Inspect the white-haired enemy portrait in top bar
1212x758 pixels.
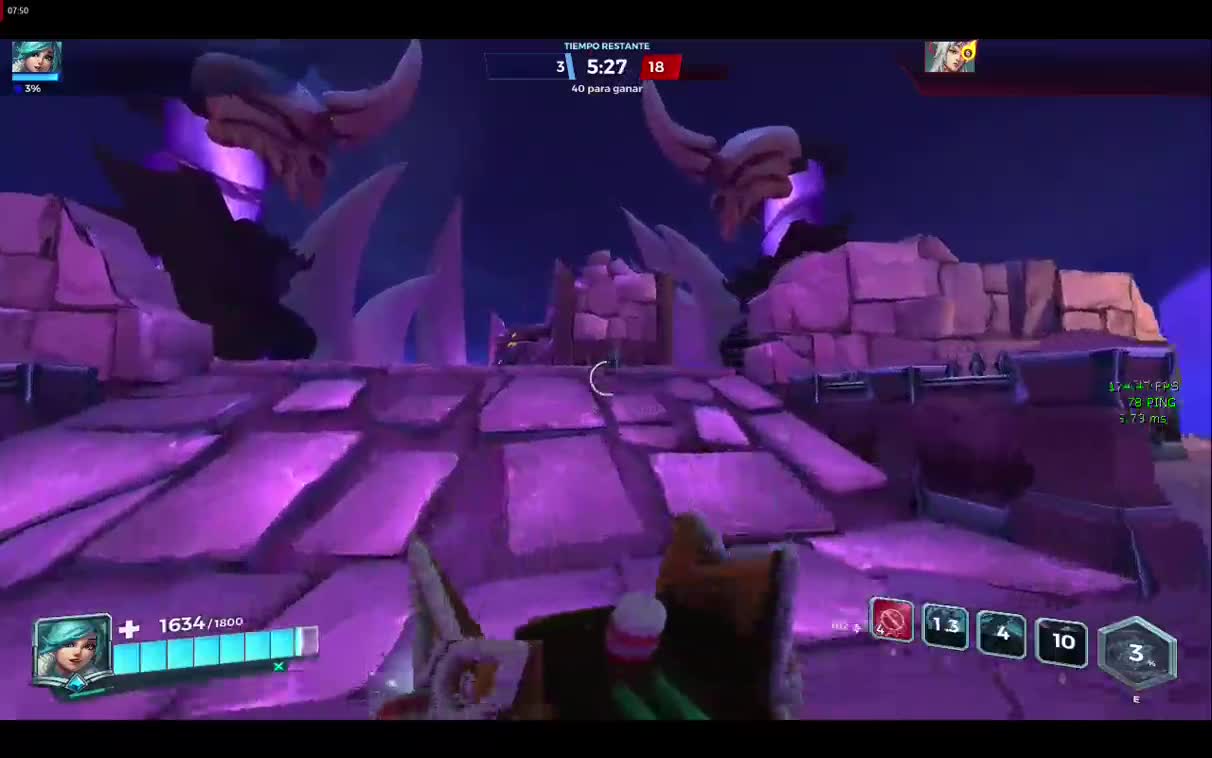coord(946,58)
